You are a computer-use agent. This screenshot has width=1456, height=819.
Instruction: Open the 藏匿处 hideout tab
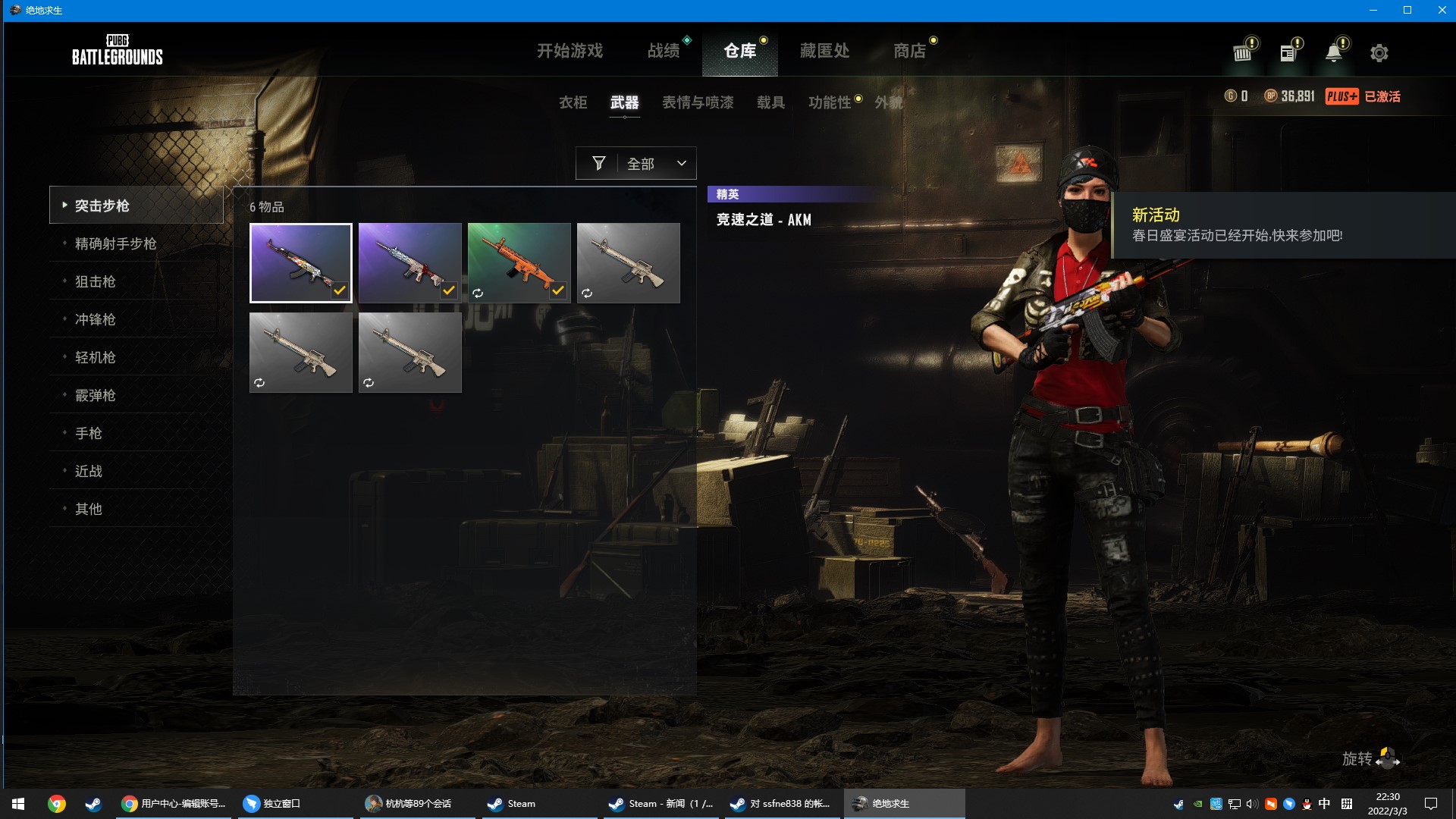(x=824, y=51)
